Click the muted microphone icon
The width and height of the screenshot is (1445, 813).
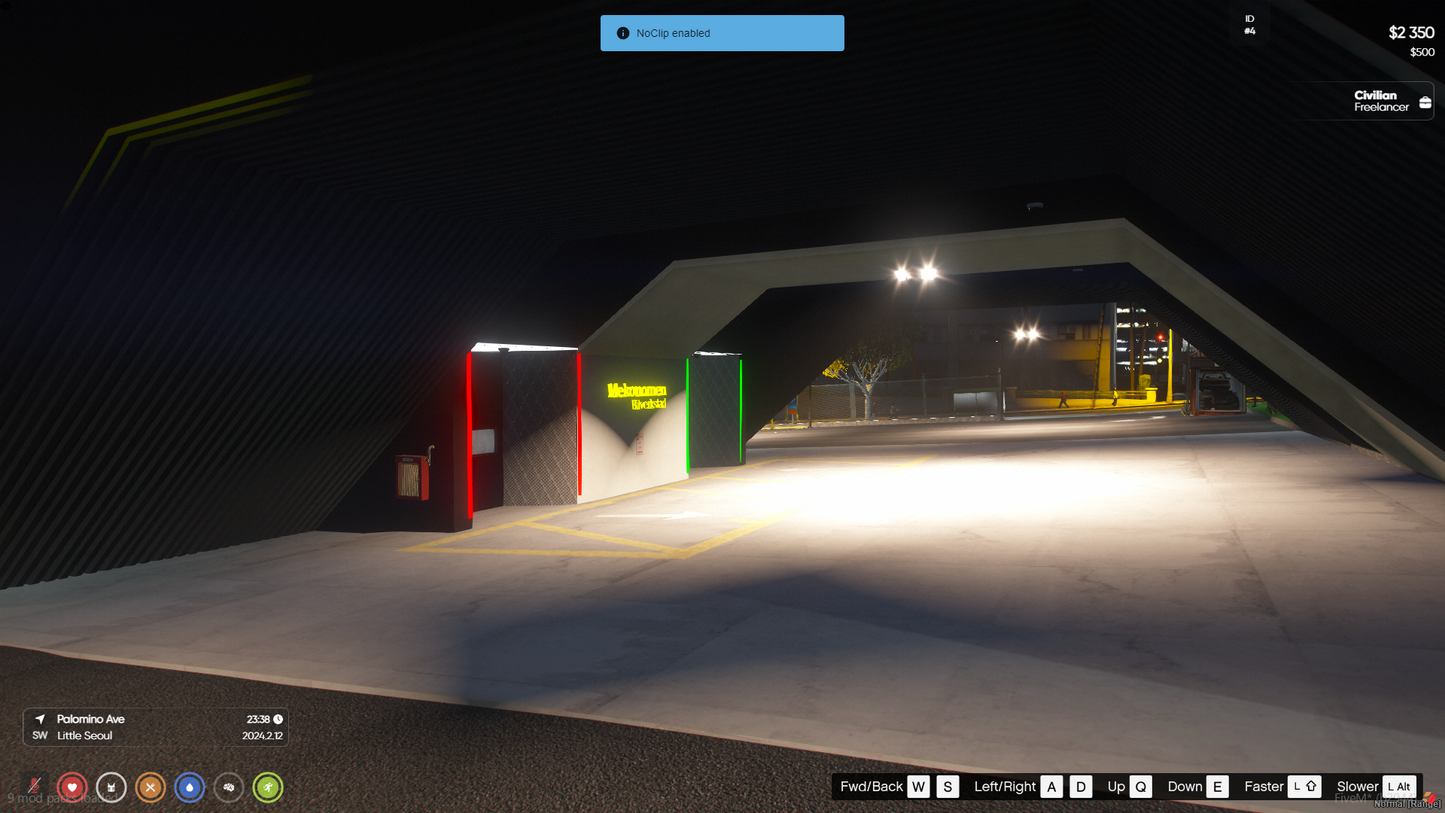click(x=34, y=787)
